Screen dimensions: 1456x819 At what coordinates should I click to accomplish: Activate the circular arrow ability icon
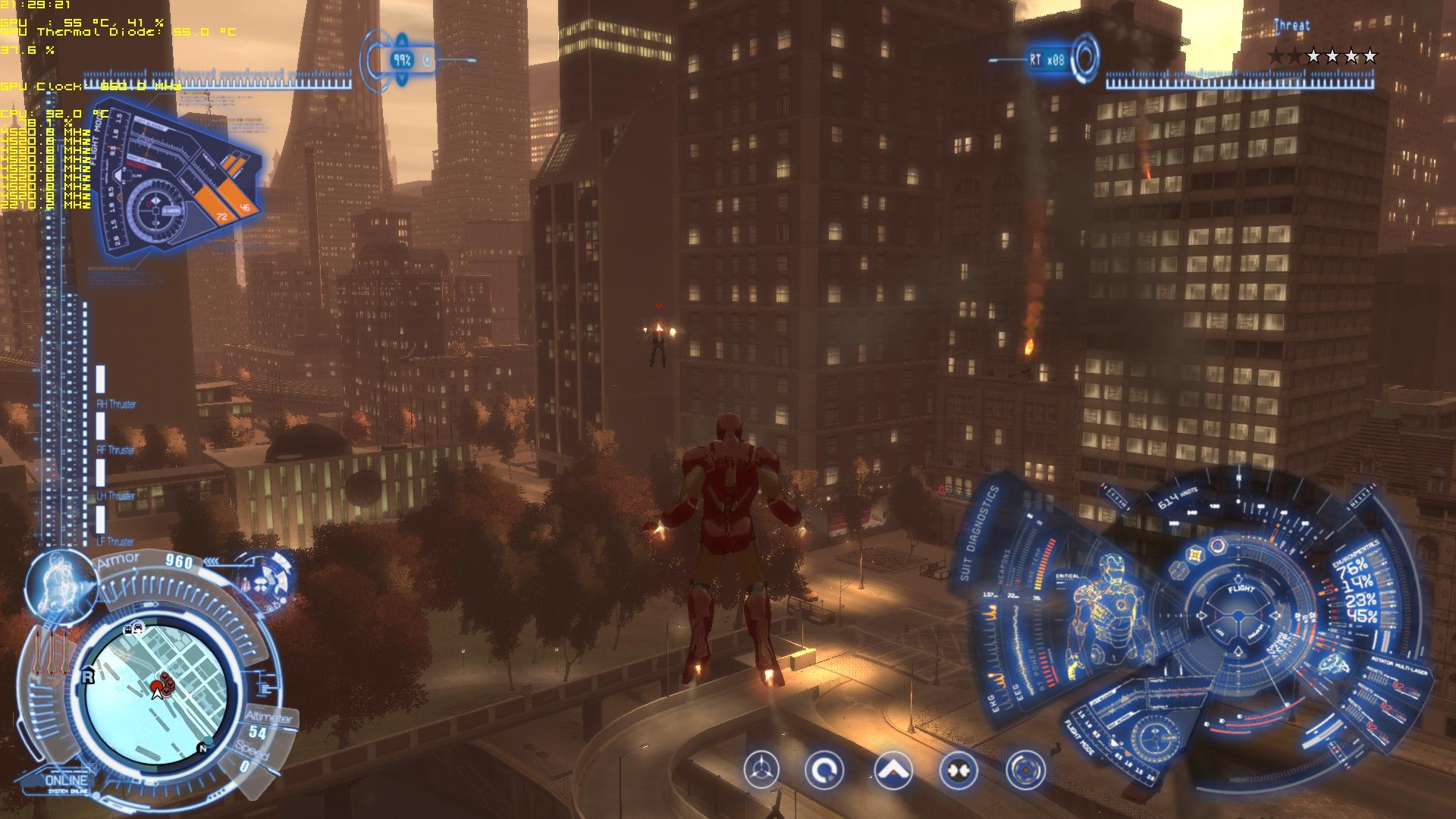(824, 770)
